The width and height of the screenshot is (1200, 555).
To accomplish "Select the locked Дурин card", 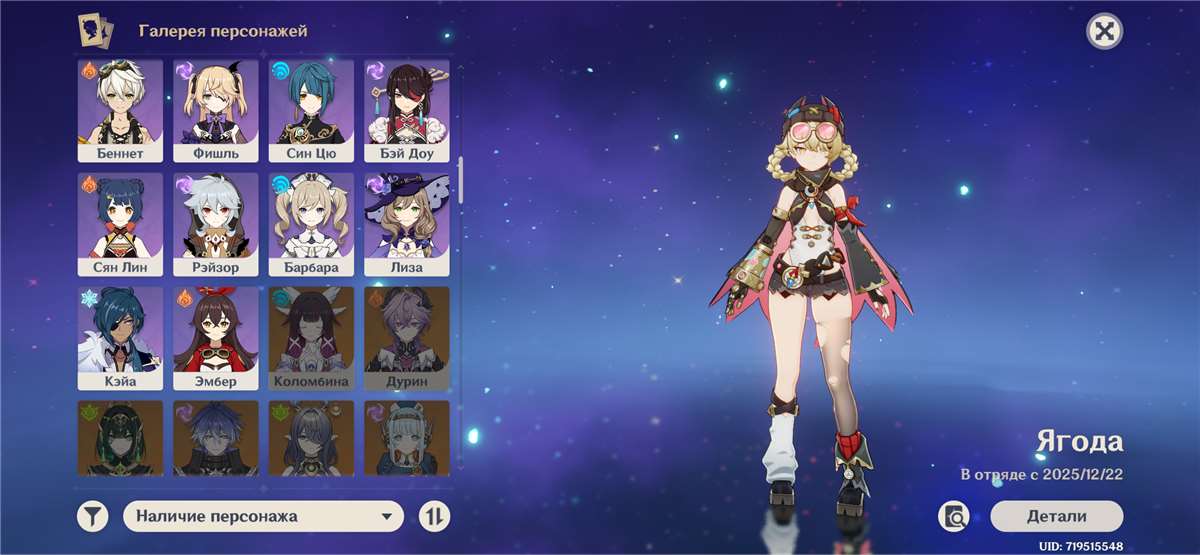I will [406, 338].
